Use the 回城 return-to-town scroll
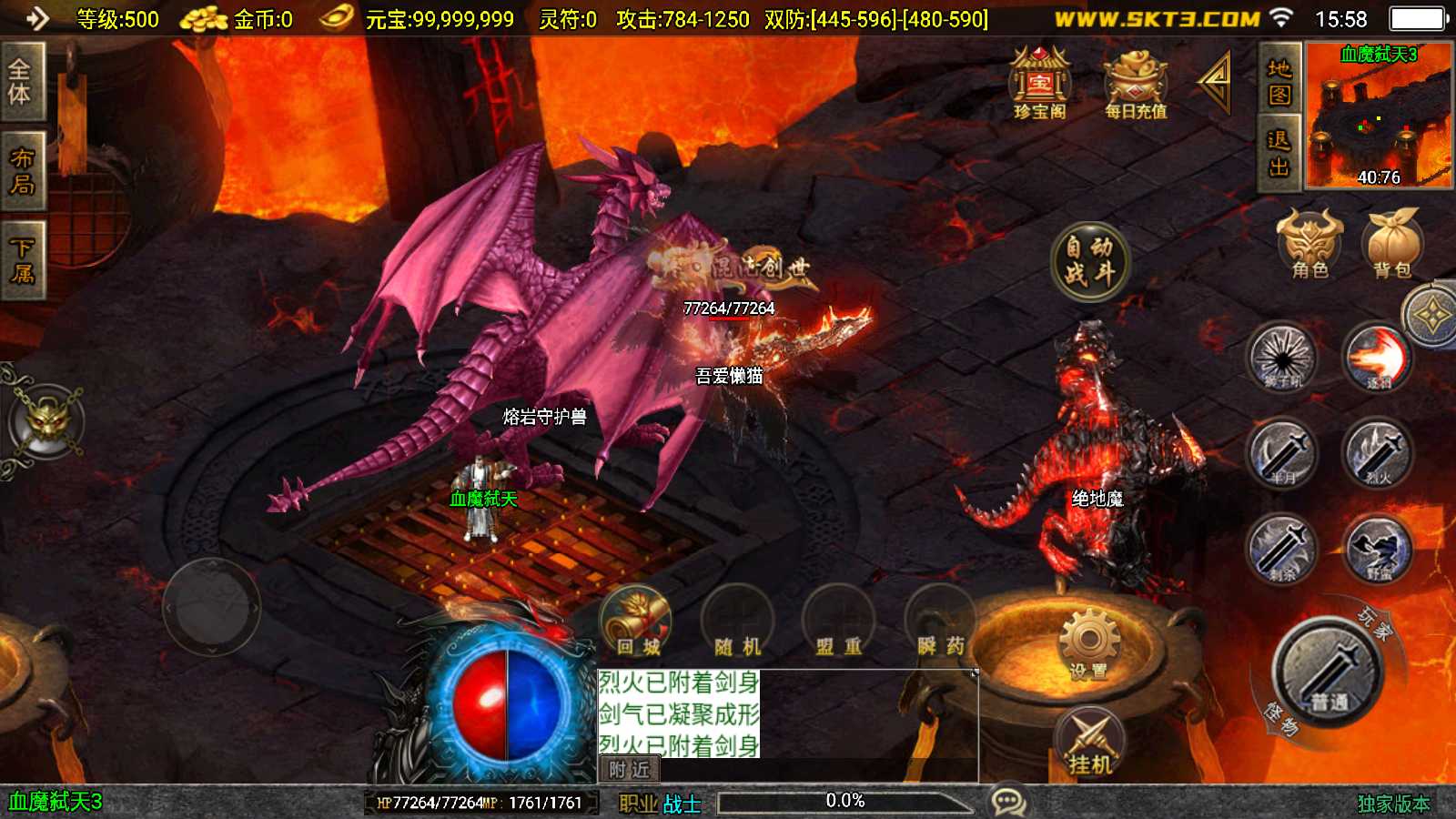The image size is (1456, 819). click(637, 622)
